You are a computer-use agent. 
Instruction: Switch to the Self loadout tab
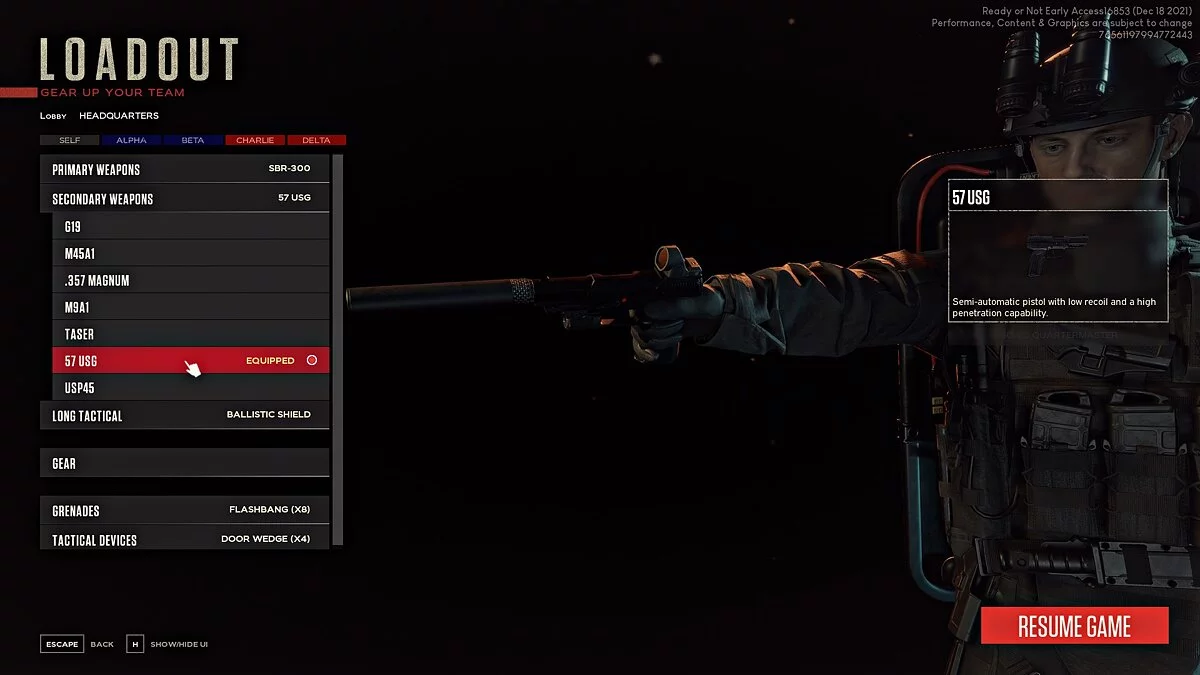(70, 140)
